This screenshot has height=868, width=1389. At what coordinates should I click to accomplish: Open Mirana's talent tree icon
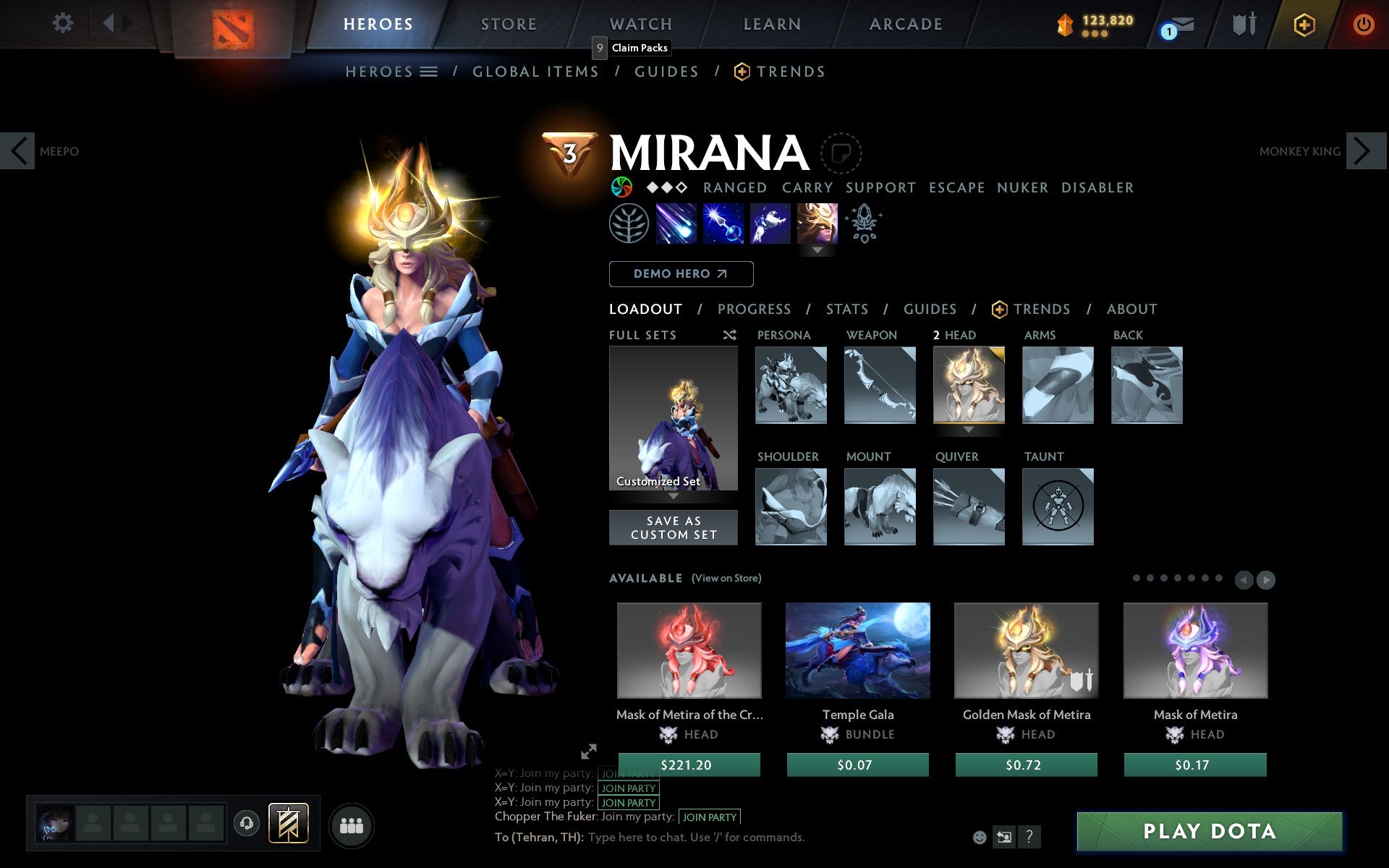point(631,224)
